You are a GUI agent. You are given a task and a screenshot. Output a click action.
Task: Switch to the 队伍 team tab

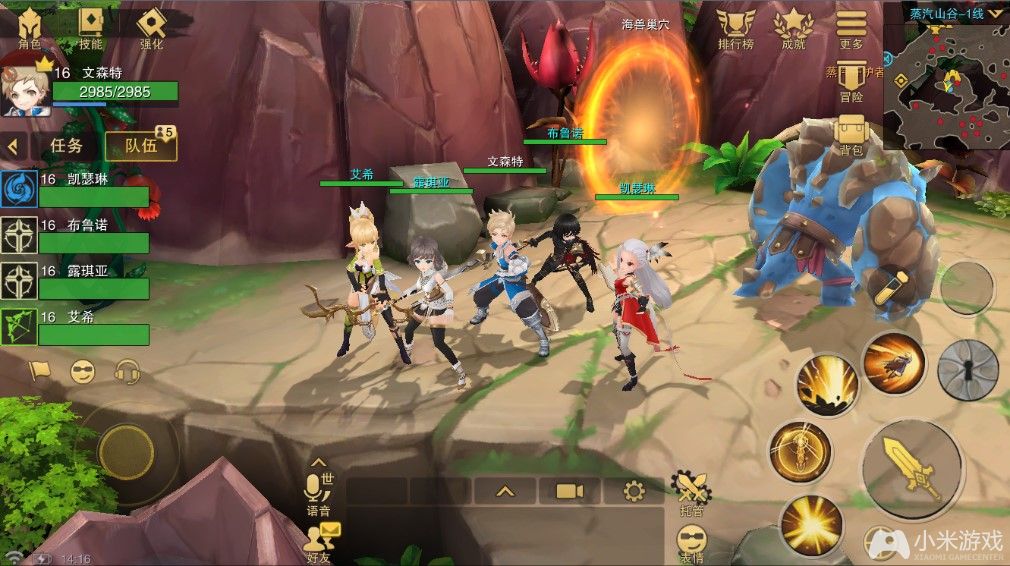(x=141, y=145)
